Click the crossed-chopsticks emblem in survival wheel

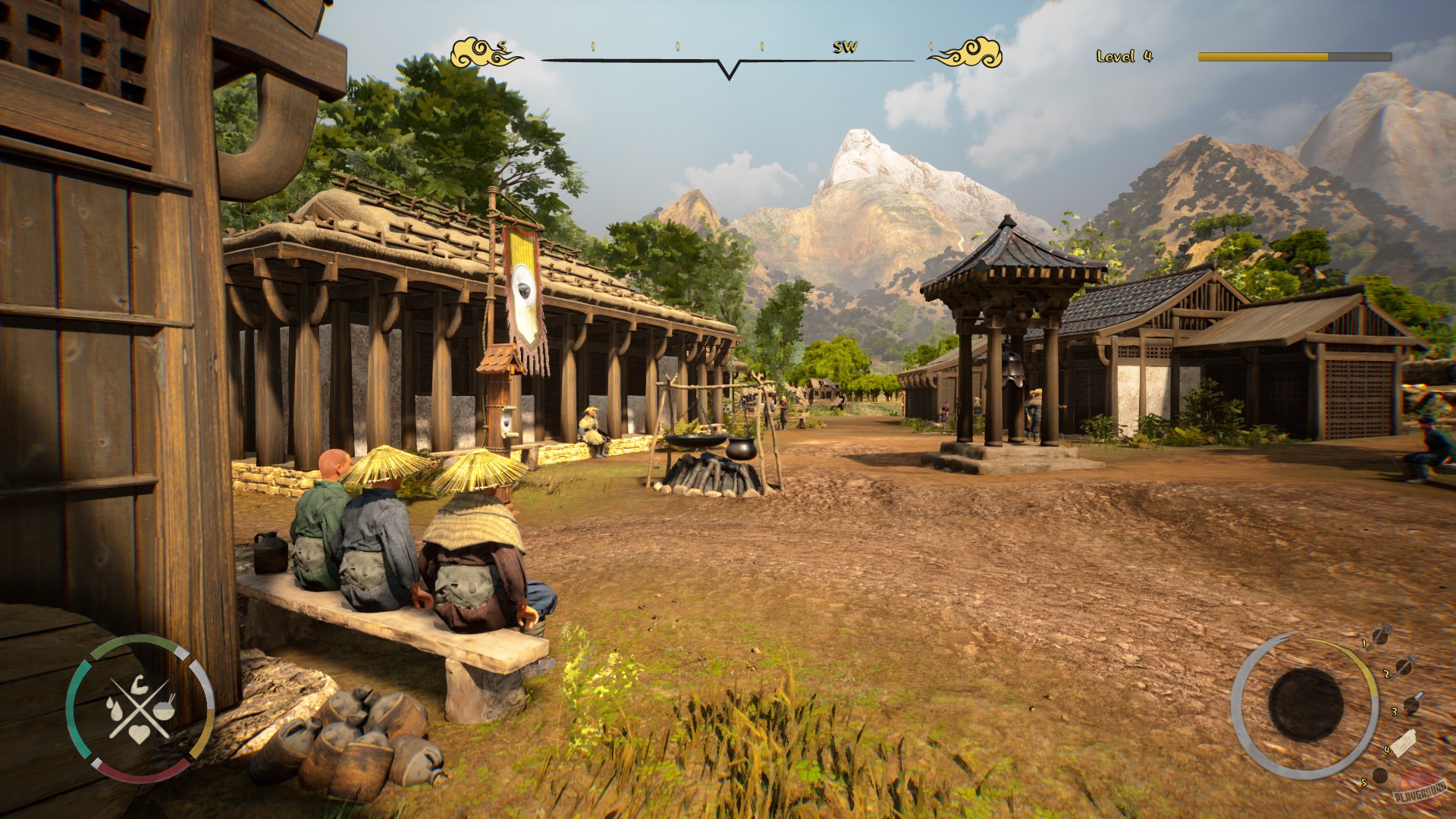[140, 708]
